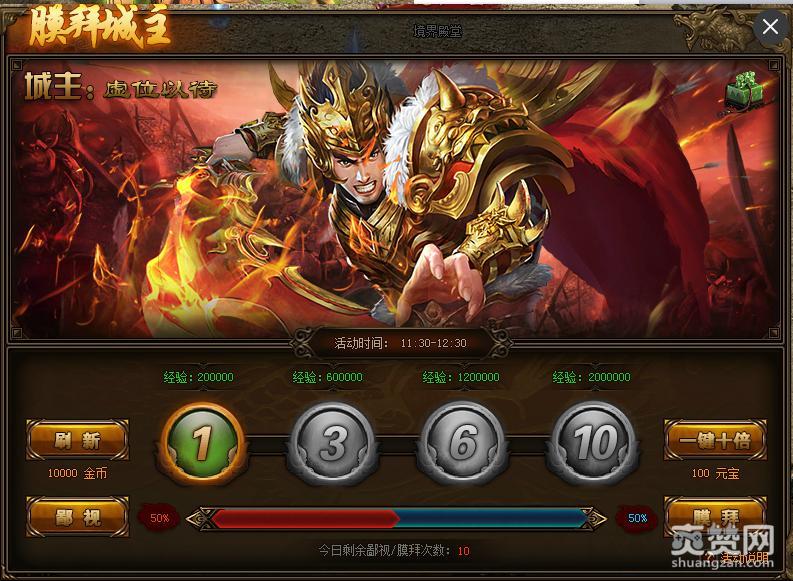Activate the 一键十倍 button

714,439
